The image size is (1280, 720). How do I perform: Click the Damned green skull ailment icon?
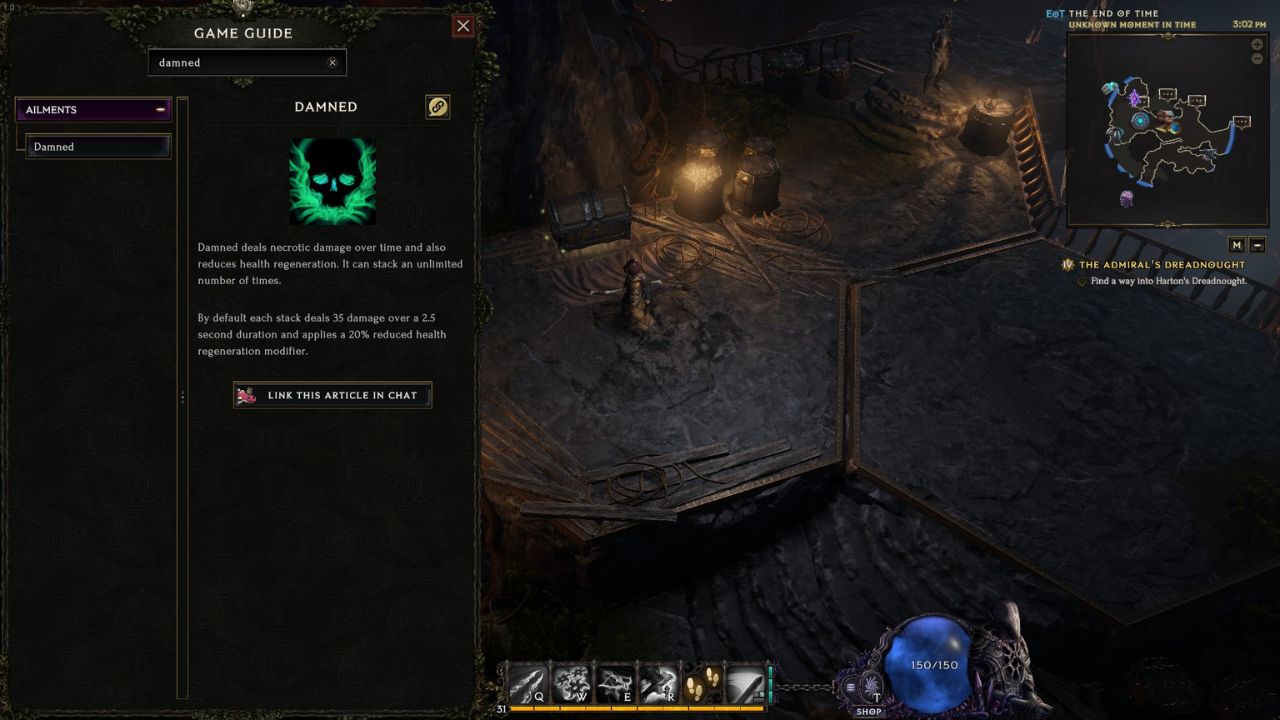[333, 181]
